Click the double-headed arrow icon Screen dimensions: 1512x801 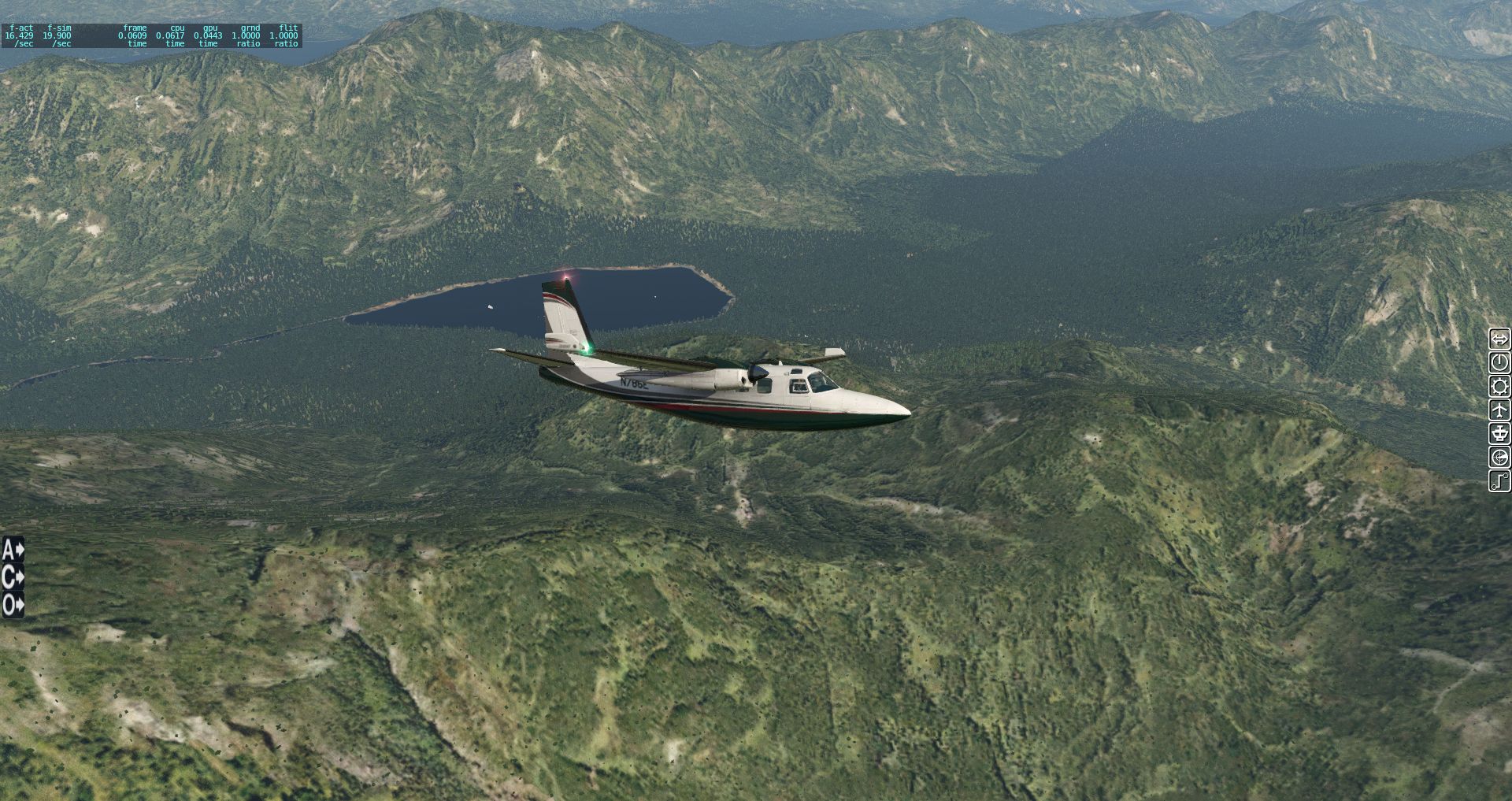(x=1499, y=339)
